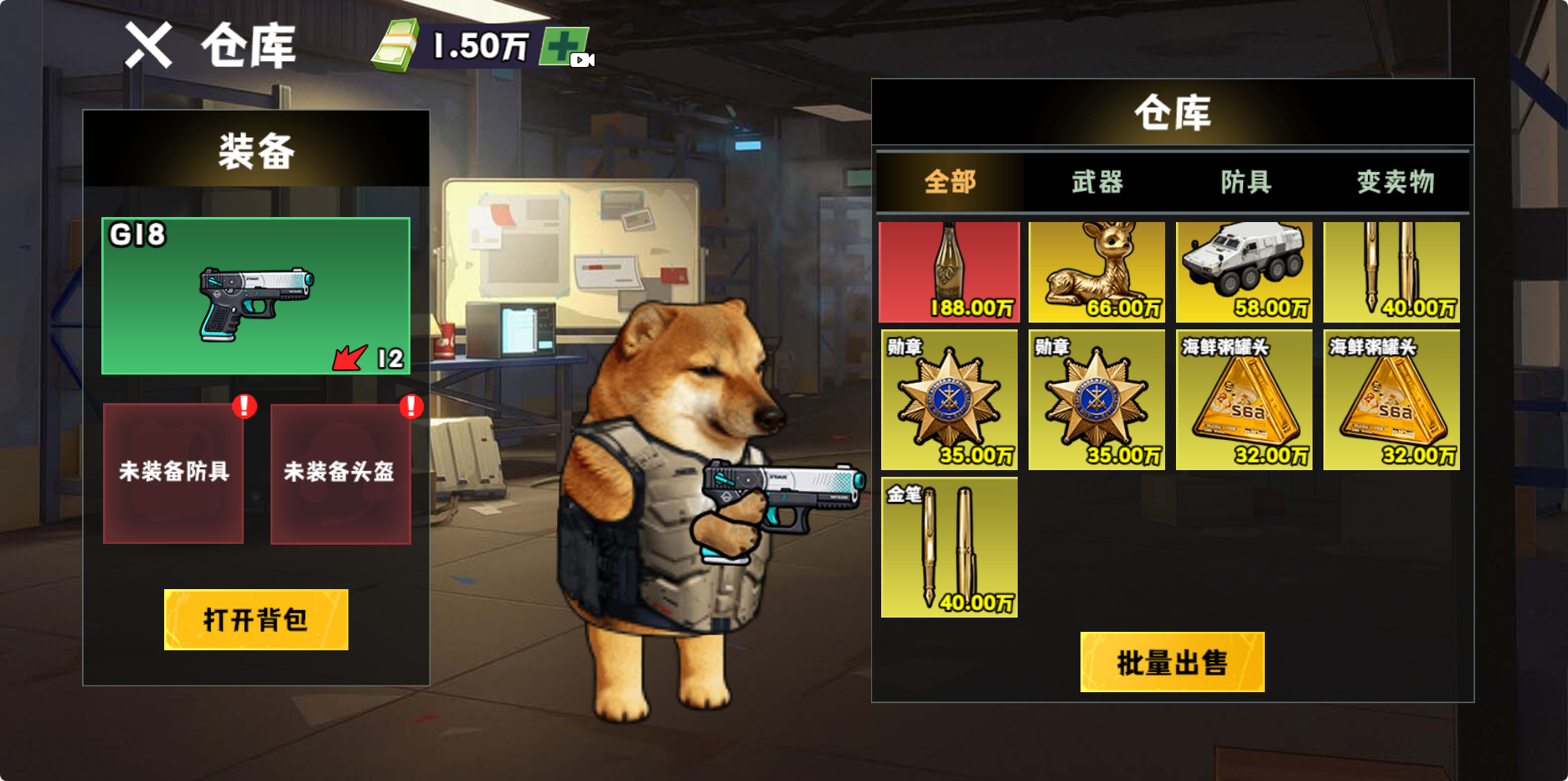Select the 188.00万 bottle item
Image resolution: width=1568 pixels, height=781 pixels.
pos(949,272)
